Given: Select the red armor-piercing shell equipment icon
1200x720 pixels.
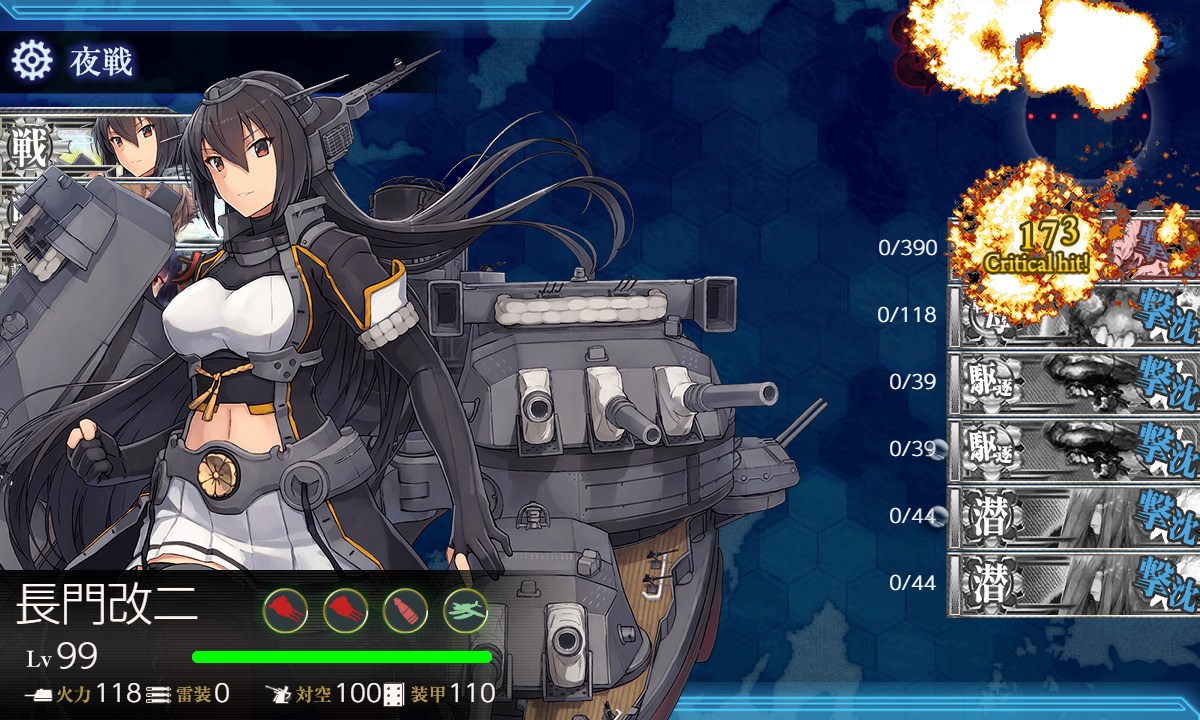Looking at the screenshot, I should click(x=405, y=609).
